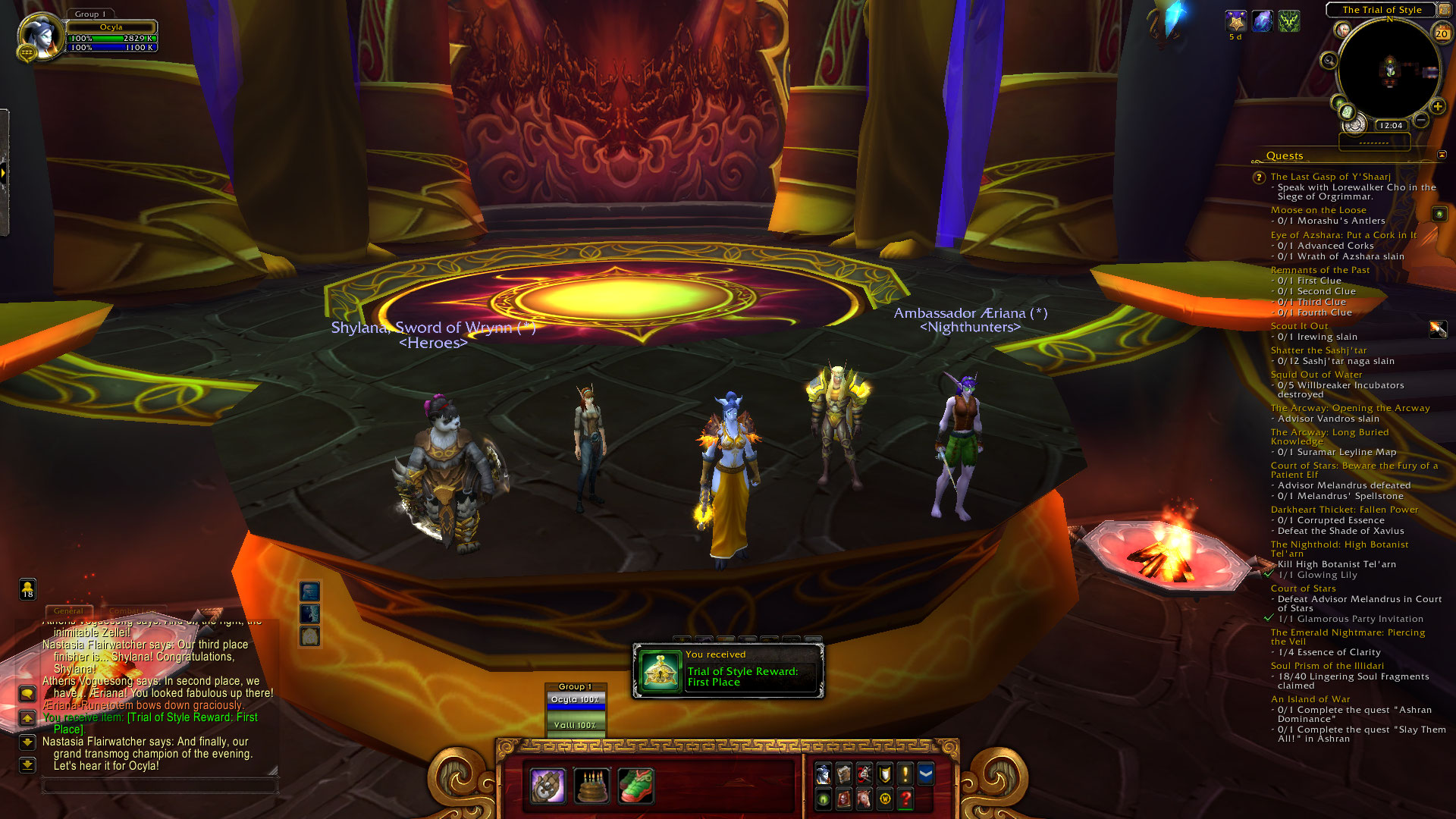The width and height of the screenshot is (1456, 819).
Task: Select The Last Gasp of Y'Shaarj quest
Action: click(1330, 177)
